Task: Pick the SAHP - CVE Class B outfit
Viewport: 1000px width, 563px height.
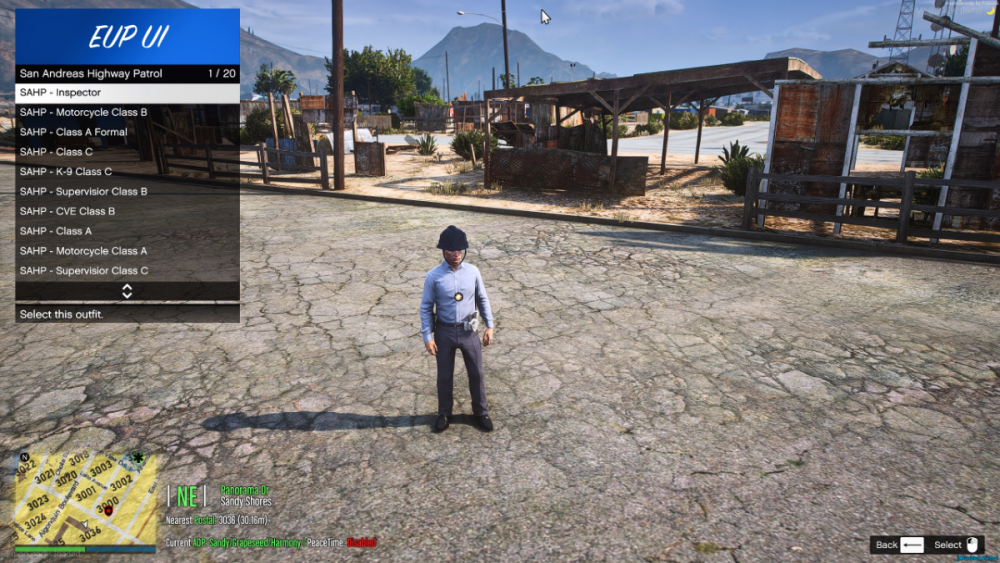Action: coord(127,211)
